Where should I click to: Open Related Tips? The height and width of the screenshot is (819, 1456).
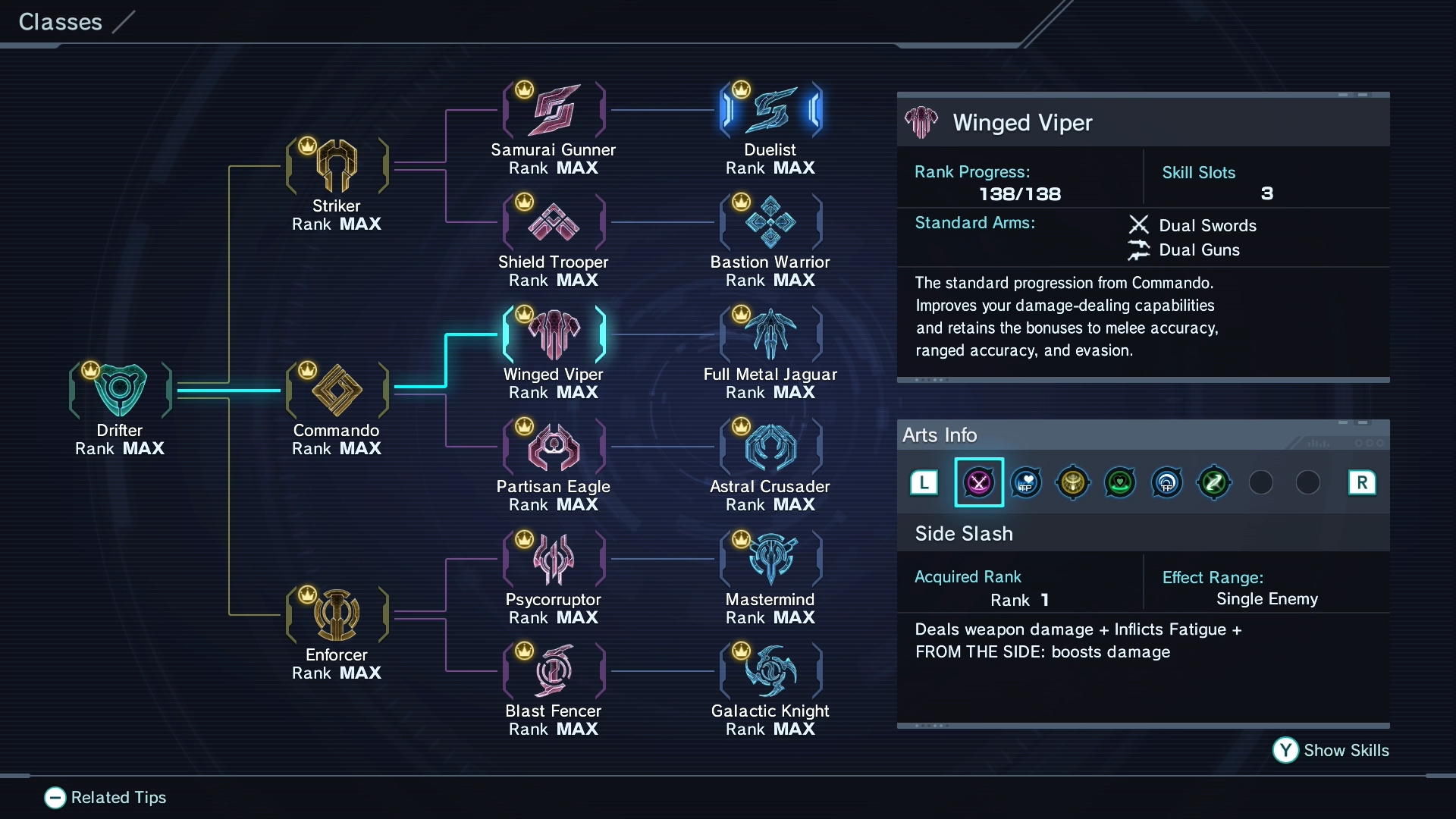click(105, 797)
